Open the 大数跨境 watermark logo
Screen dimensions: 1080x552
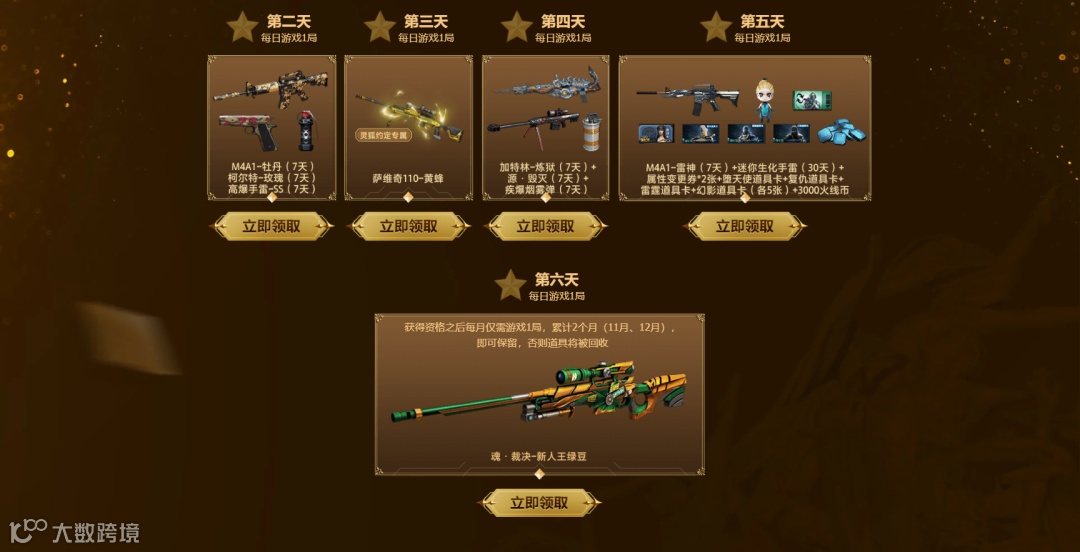(x=74, y=531)
